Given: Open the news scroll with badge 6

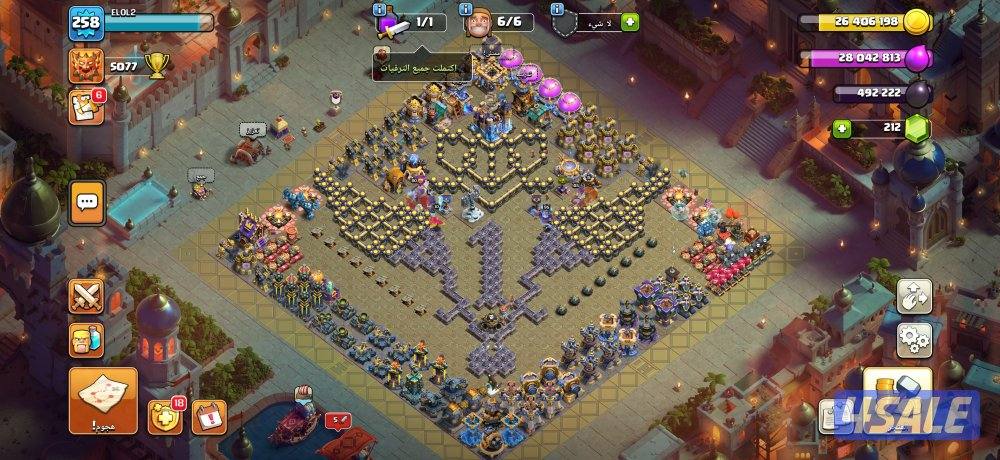Looking at the screenshot, I should [86, 107].
